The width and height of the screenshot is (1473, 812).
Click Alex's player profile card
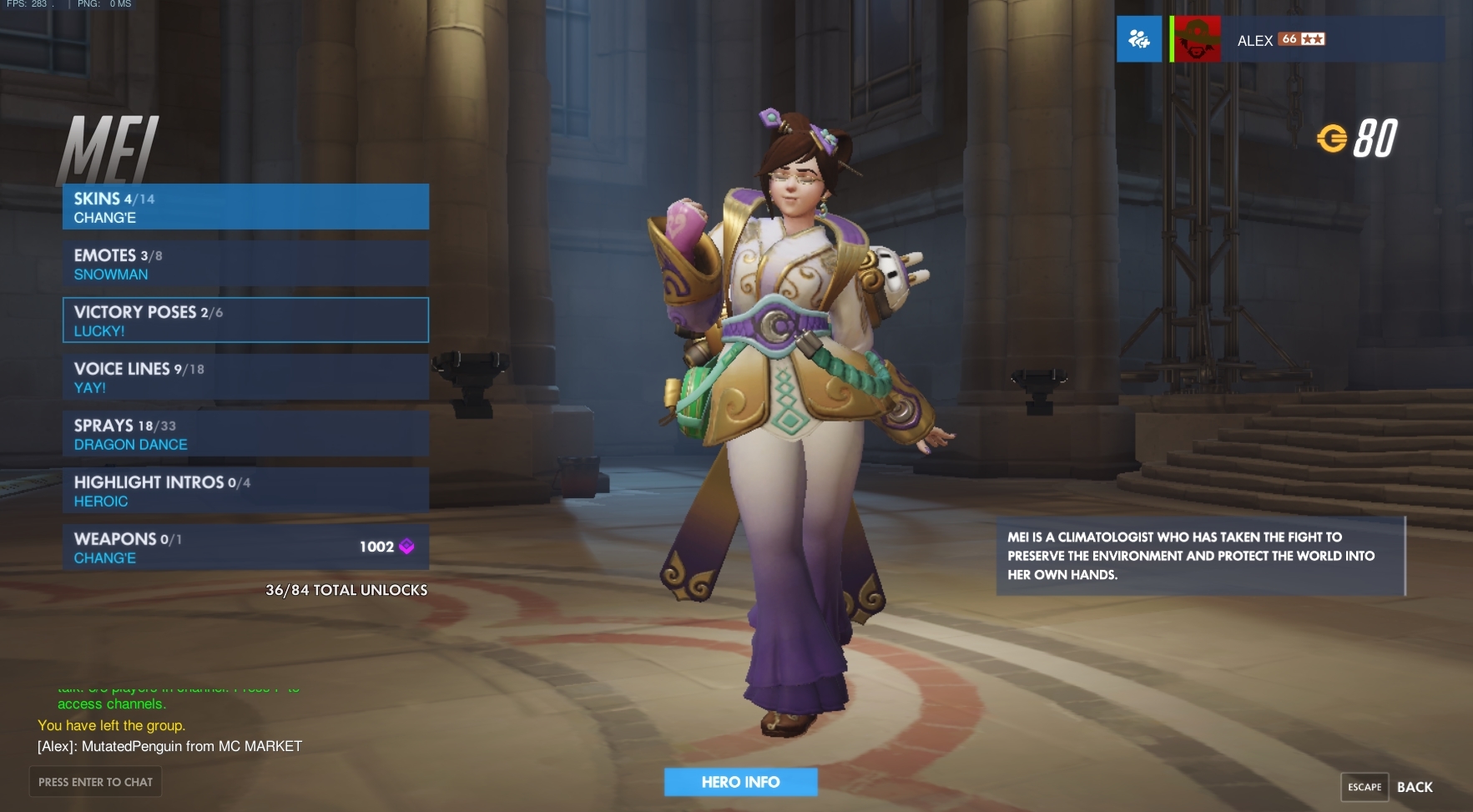click(1307, 39)
